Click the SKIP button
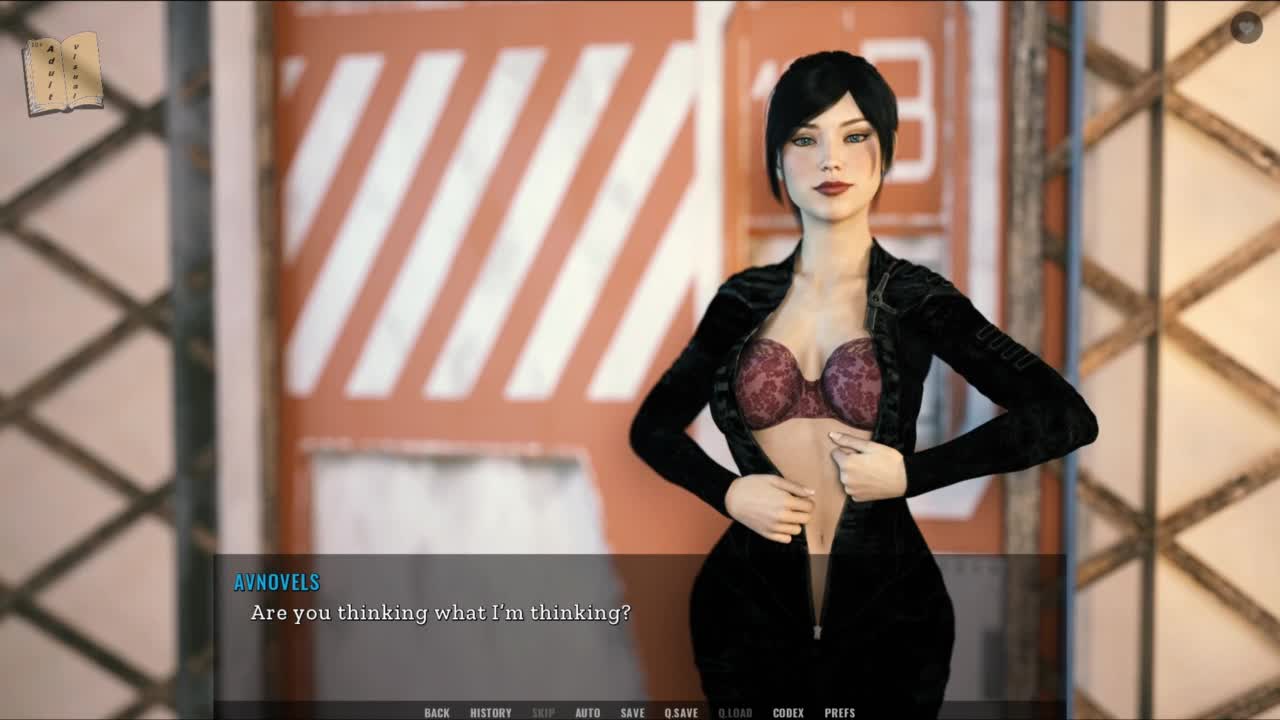The height and width of the screenshot is (720, 1280). pos(544,712)
